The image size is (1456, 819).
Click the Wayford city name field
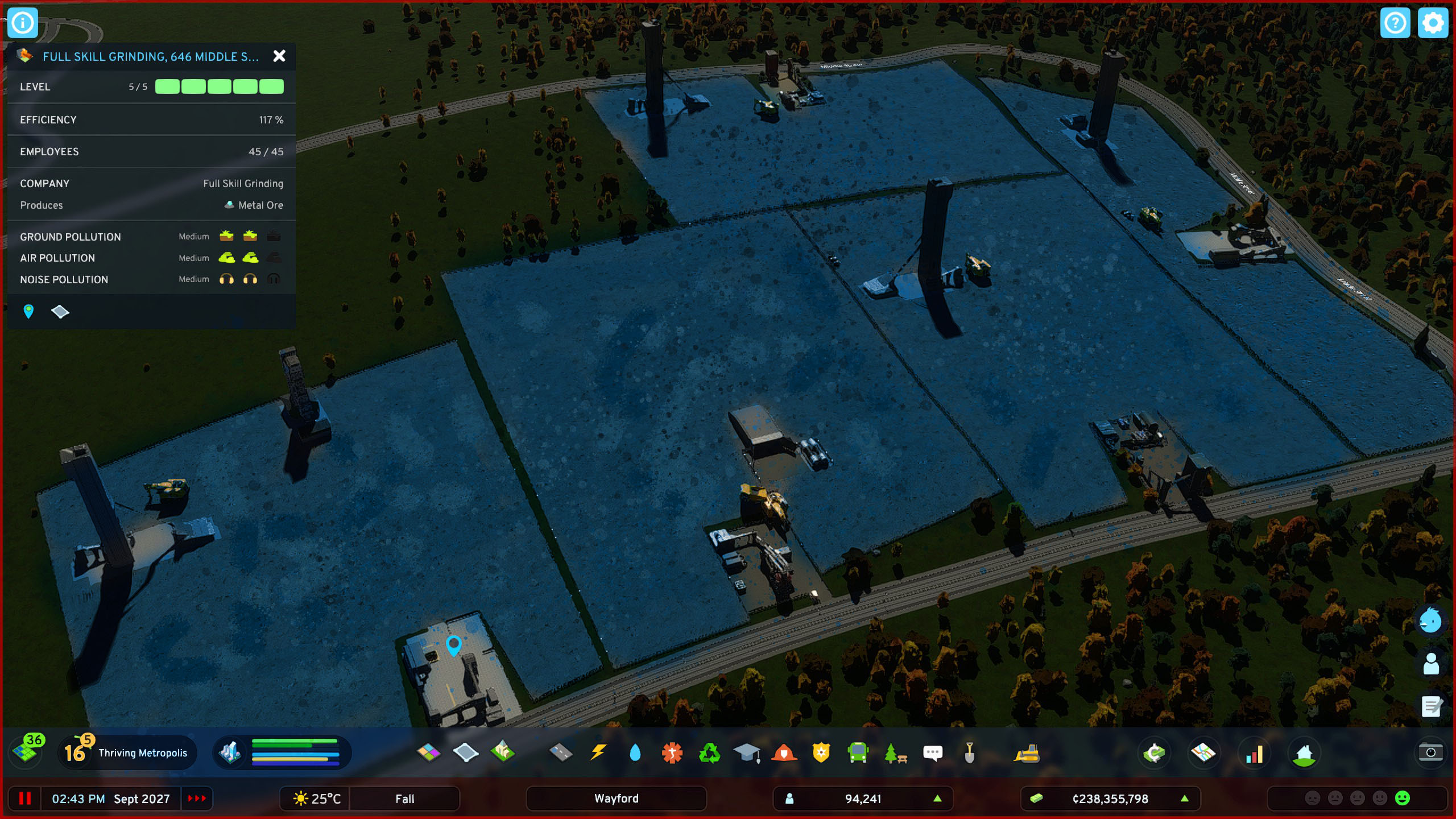pos(617,799)
